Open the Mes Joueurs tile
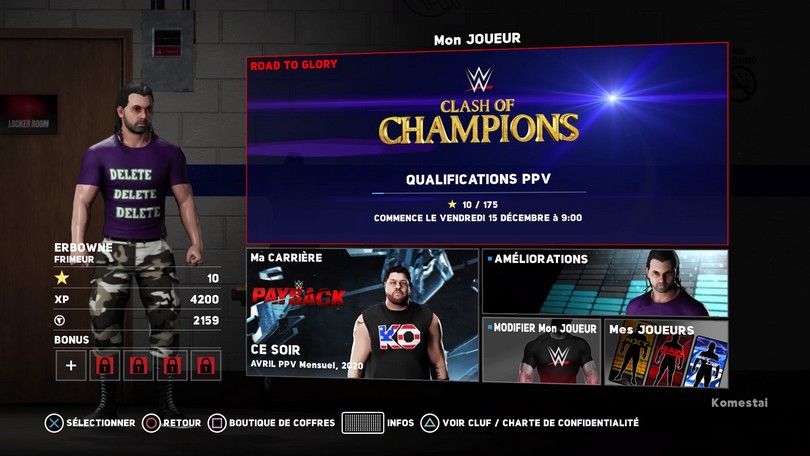The height and width of the screenshot is (456, 810). [x=665, y=352]
